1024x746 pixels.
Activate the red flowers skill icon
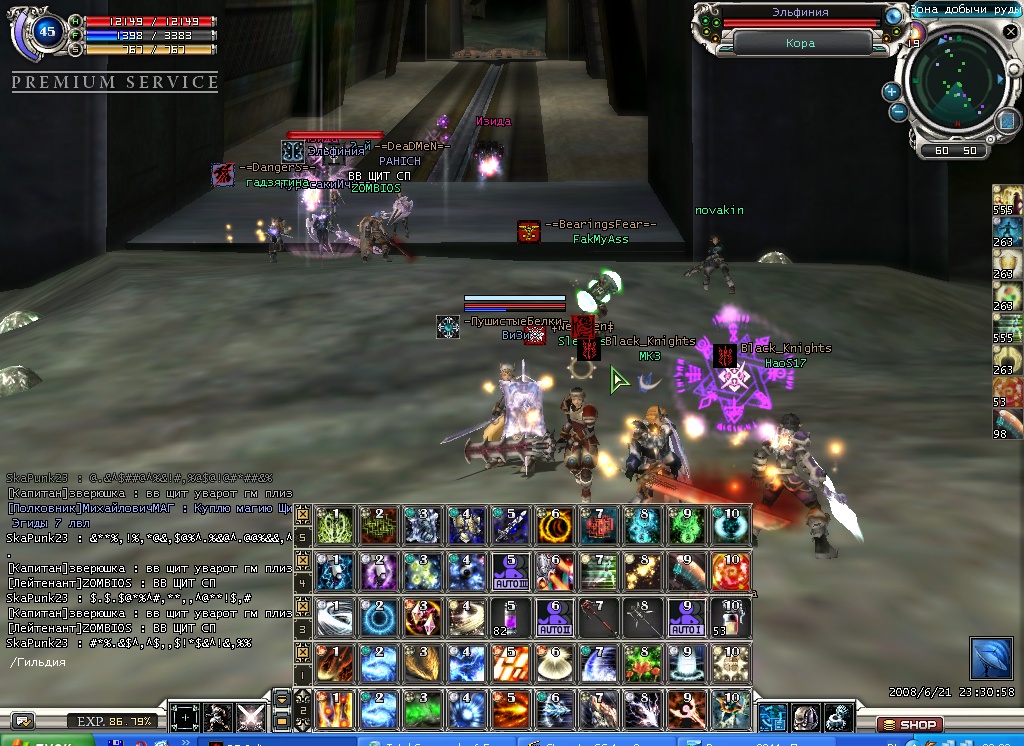tap(643, 663)
